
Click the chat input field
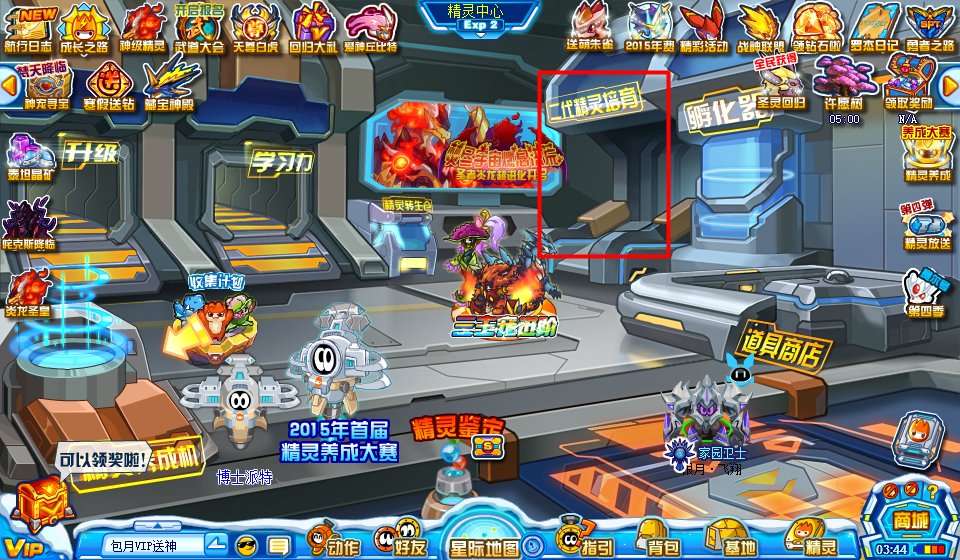pyautogui.click(x=153, y=545)
